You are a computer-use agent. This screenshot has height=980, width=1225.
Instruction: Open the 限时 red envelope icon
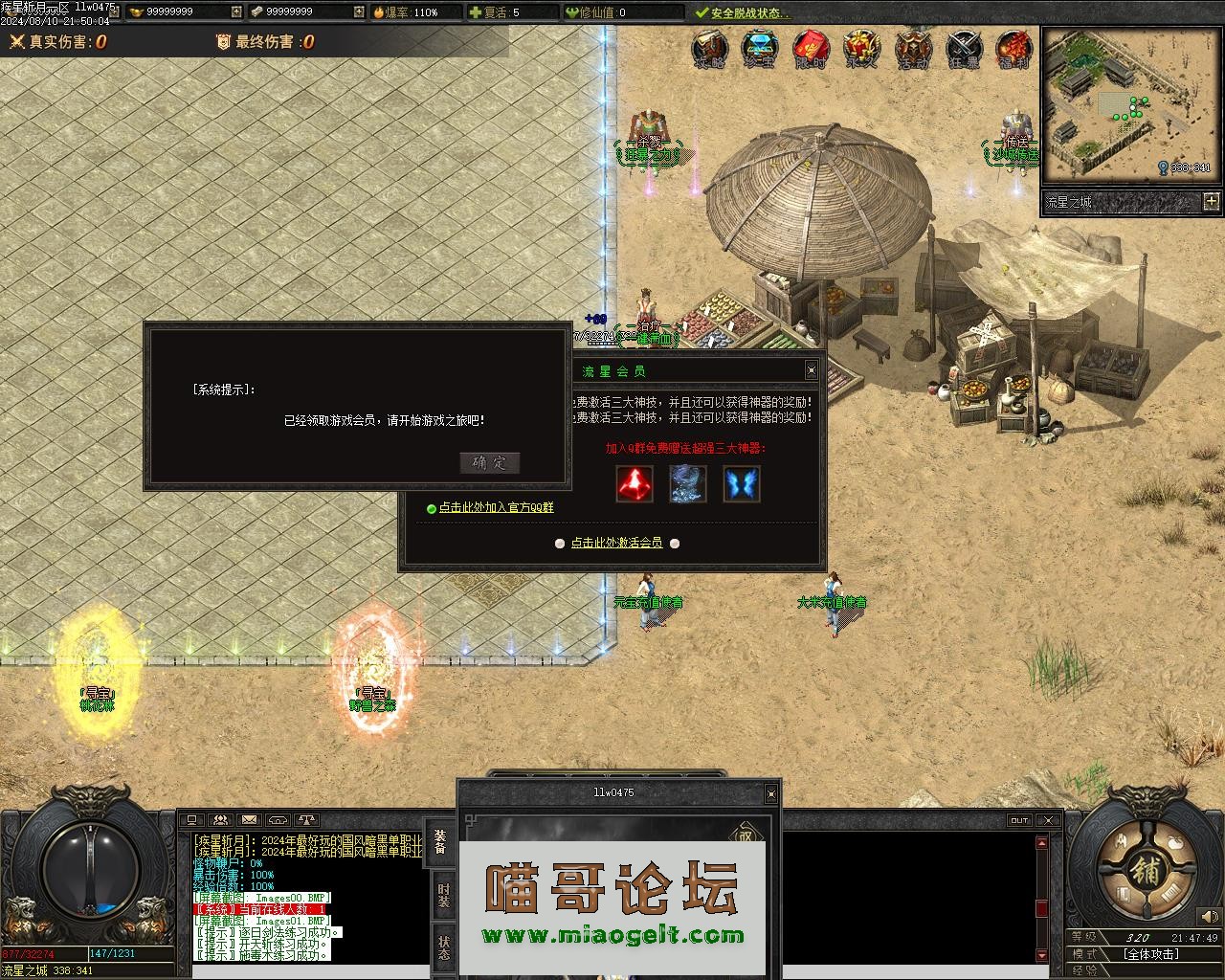point(812,50)
